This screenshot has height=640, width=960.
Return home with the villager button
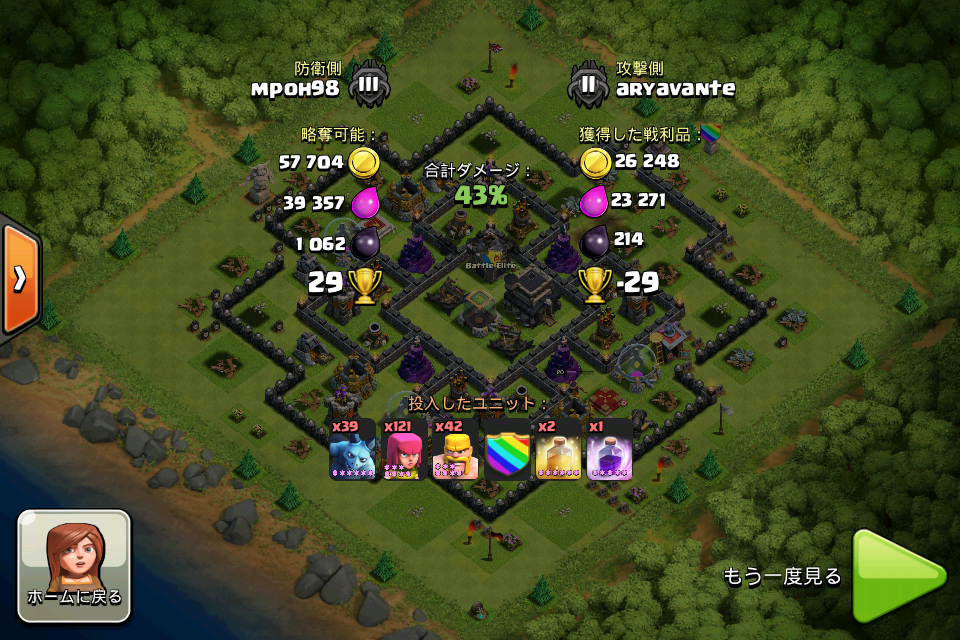pyautogui.click(x=74, y=565)
